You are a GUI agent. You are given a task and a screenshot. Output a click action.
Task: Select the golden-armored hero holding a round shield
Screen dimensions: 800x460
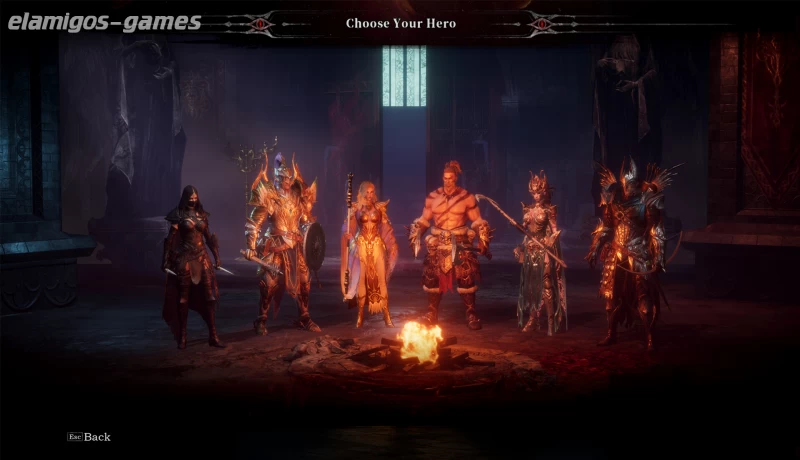pos(280,240)
